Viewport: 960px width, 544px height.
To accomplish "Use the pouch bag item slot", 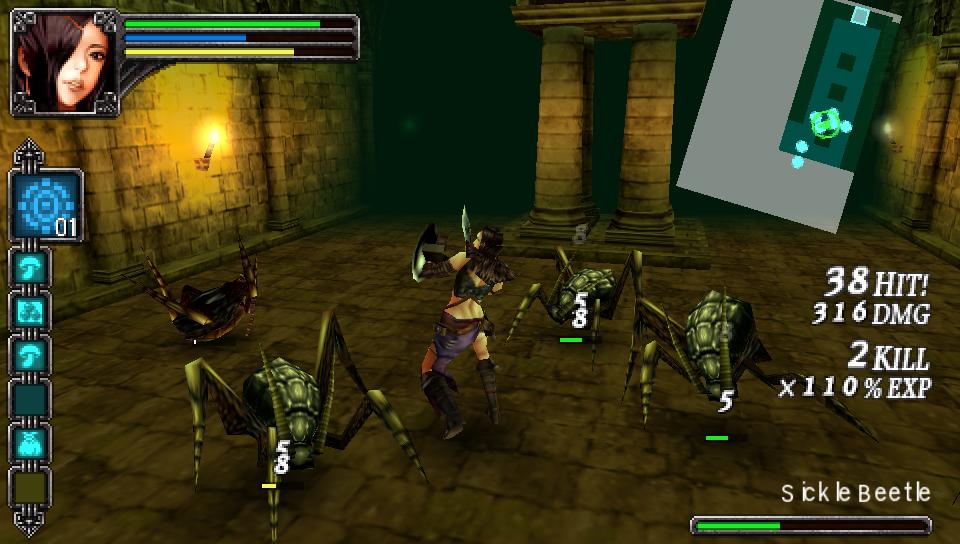I will [30, 443].
